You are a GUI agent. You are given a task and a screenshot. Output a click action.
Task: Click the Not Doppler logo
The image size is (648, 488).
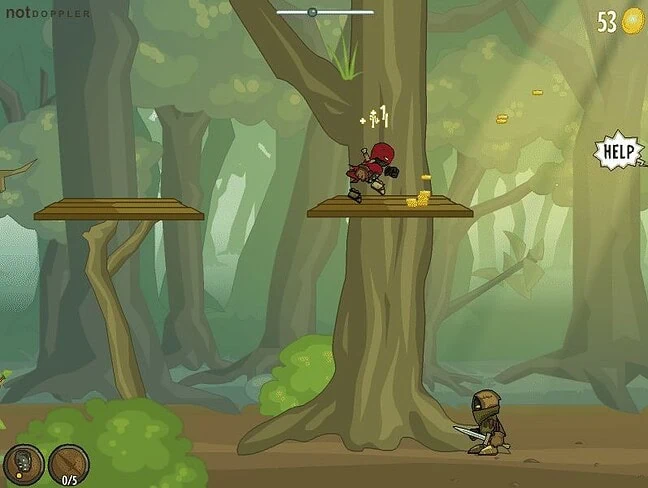tap(47, 13)
